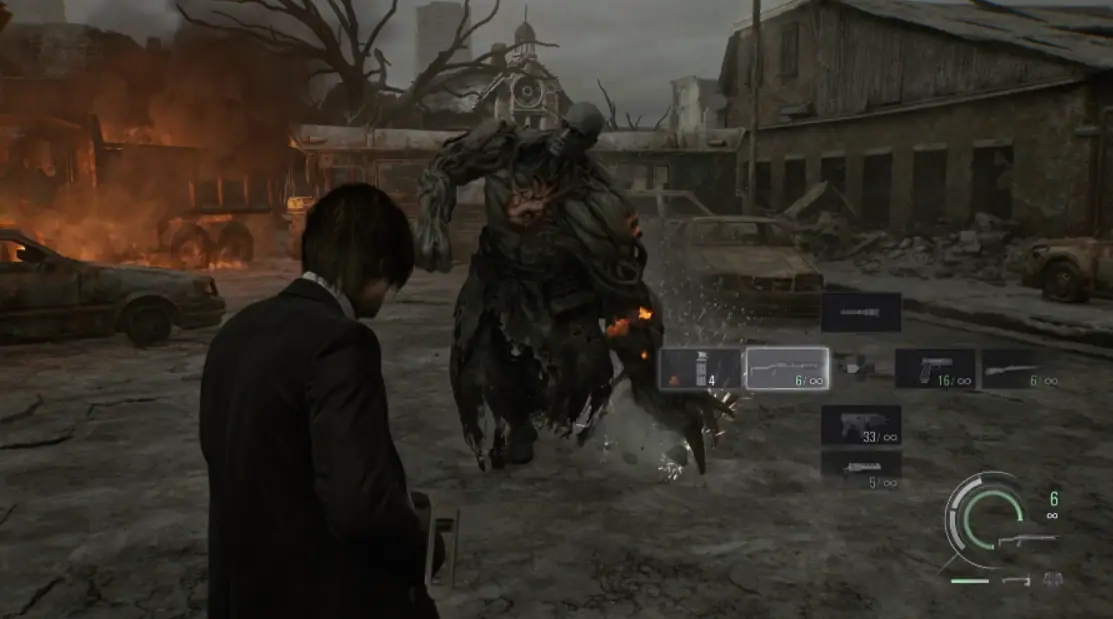Equip the handgun with 16 rounds
Image resolution: width=1113 pixels, height=619 pixels.
coord(934,368)
